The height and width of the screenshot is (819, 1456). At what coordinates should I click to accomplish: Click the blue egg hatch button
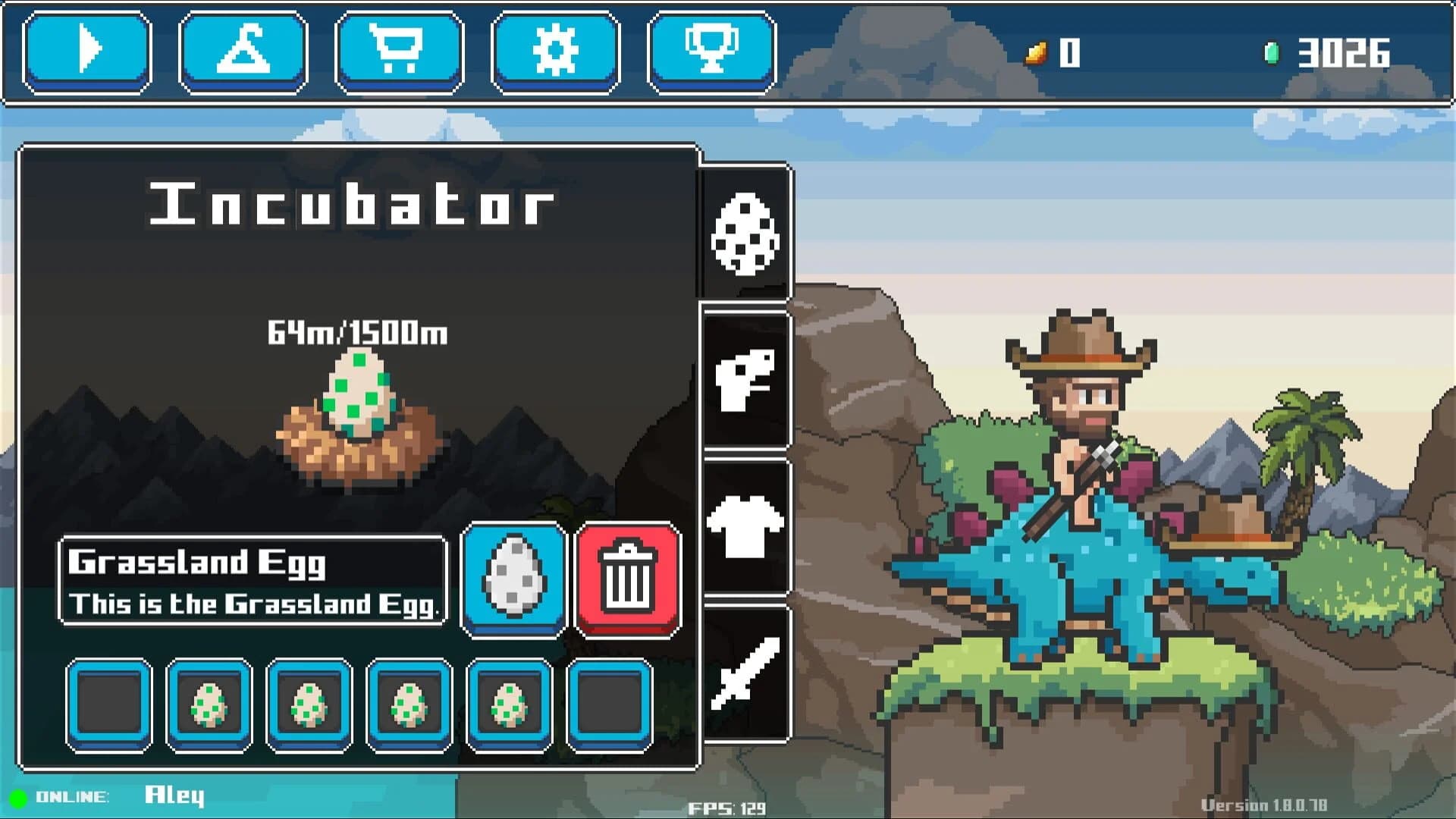(x=514, y=580)
